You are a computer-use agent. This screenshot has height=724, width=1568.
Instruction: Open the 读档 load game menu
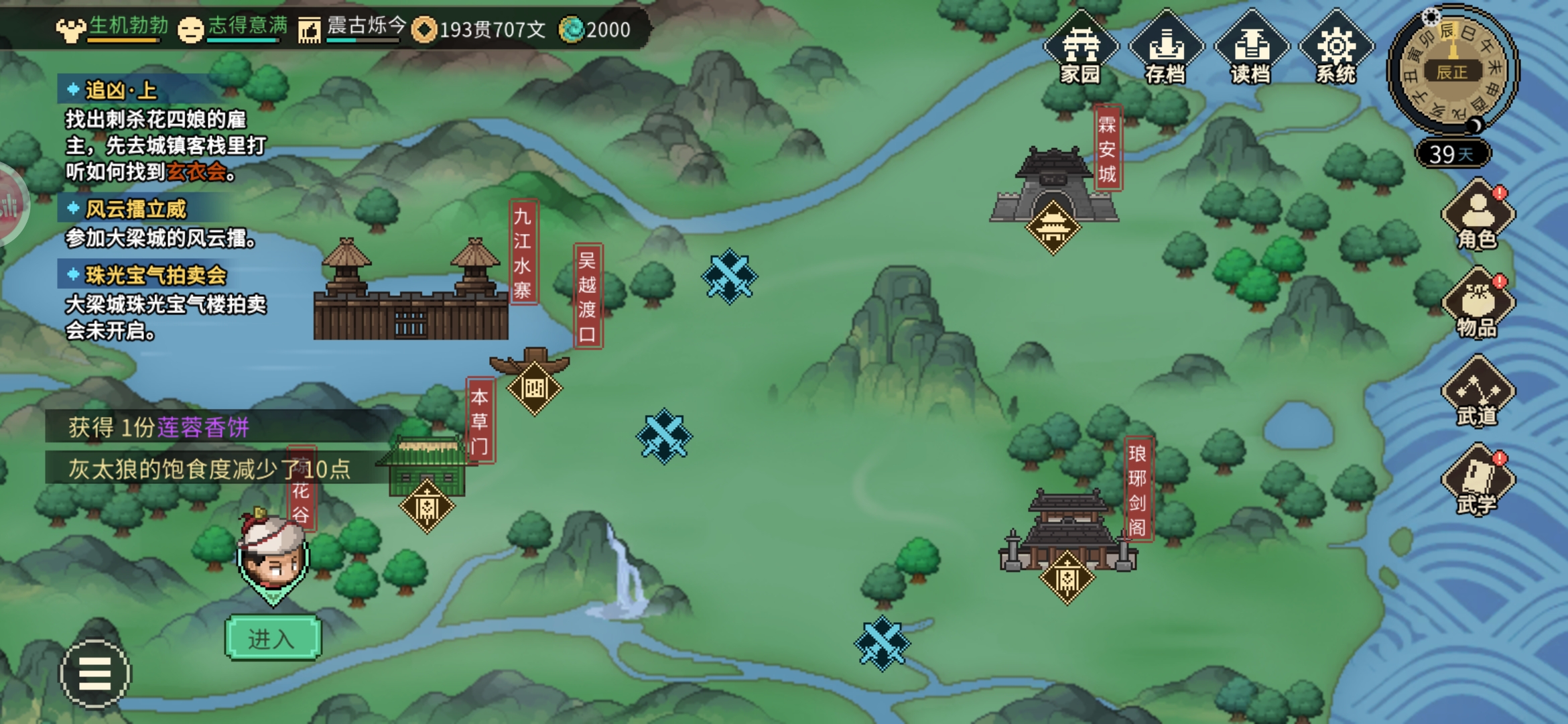coord(1250,48)
